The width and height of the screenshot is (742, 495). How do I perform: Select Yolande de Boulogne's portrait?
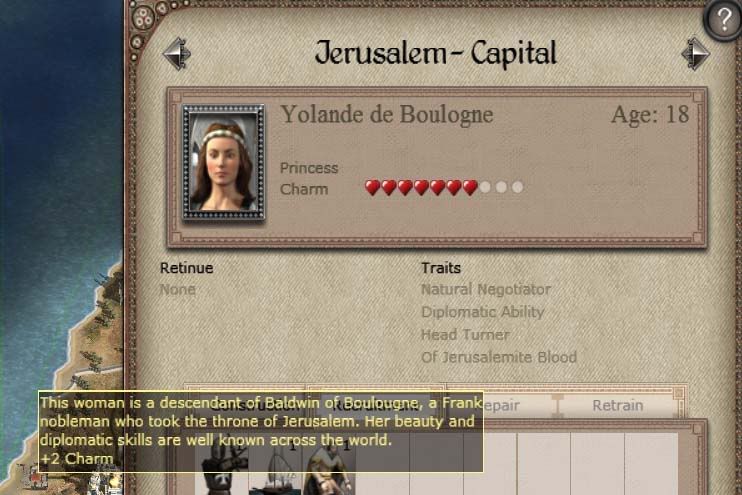point(223,162)
